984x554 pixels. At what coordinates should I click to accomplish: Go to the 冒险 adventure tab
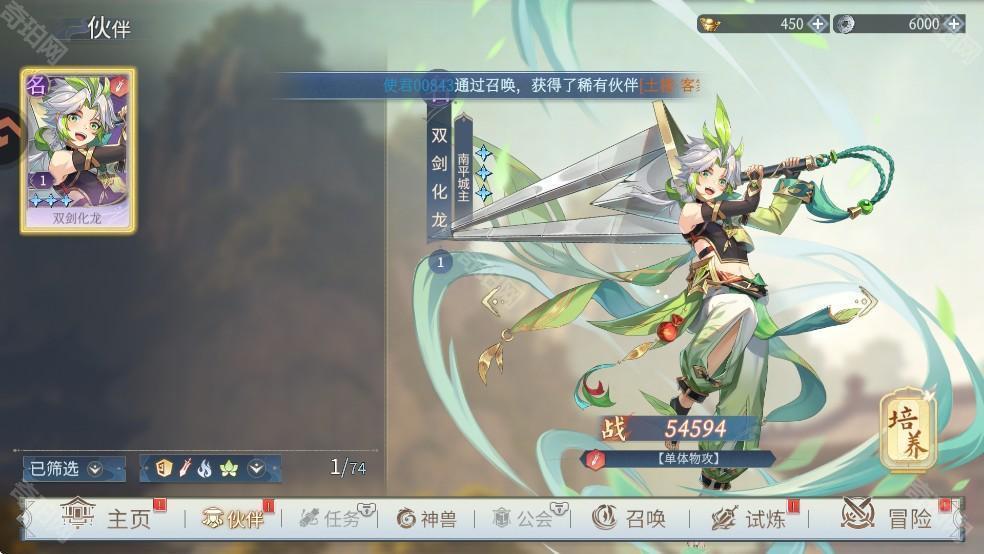[887, 518]
